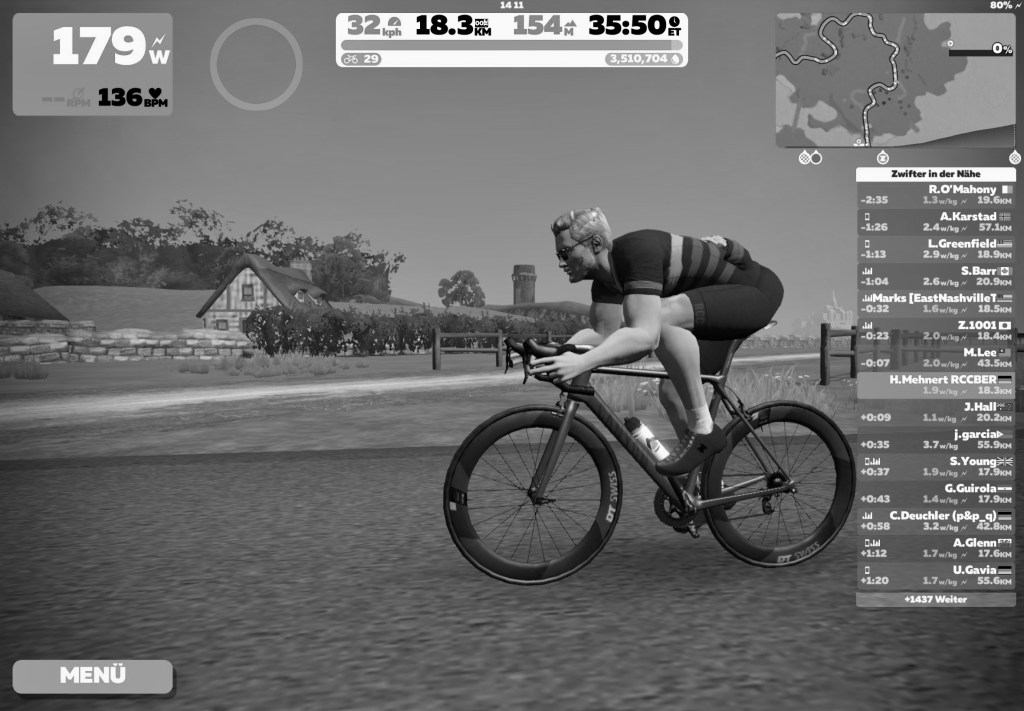This screenshot has height=711, width=1024.
Task: Pick G.Guirola from nearby Zwifters
Action: click(935, 493)
